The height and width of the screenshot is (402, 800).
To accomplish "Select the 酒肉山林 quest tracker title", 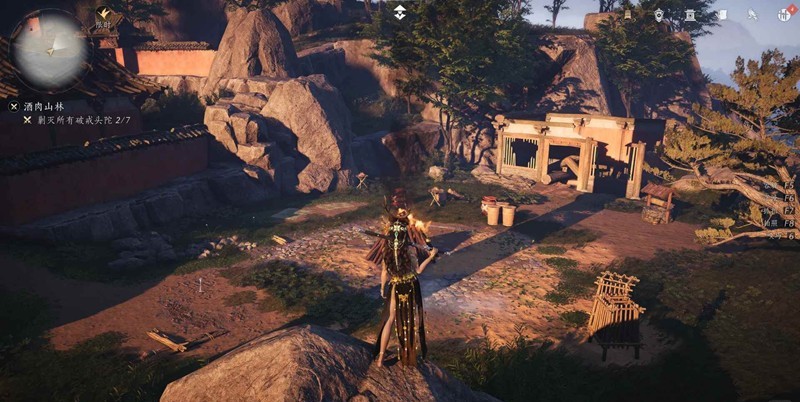I will pyautogui.click(x=44, y=105).
